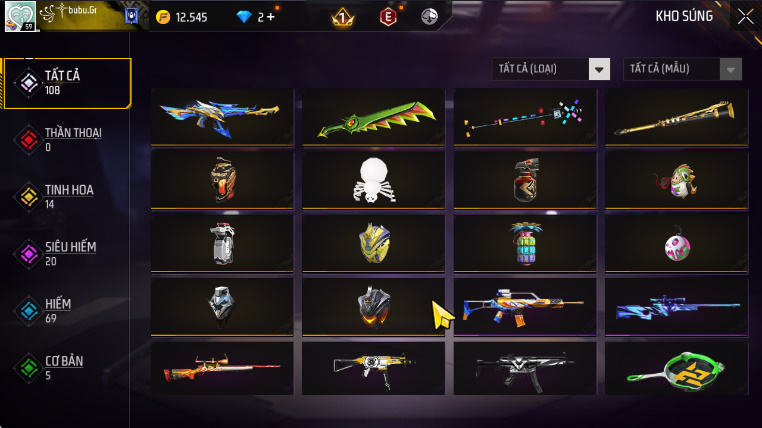Open the gold rank number one badge

coord(342,17)
